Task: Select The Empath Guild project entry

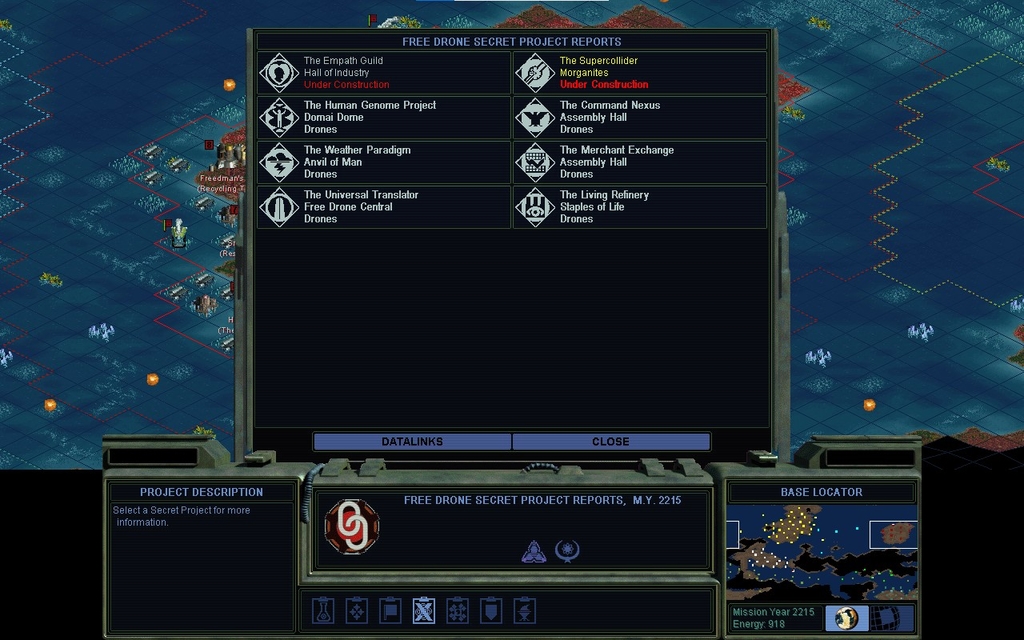Action: click(x=384, y=73)
